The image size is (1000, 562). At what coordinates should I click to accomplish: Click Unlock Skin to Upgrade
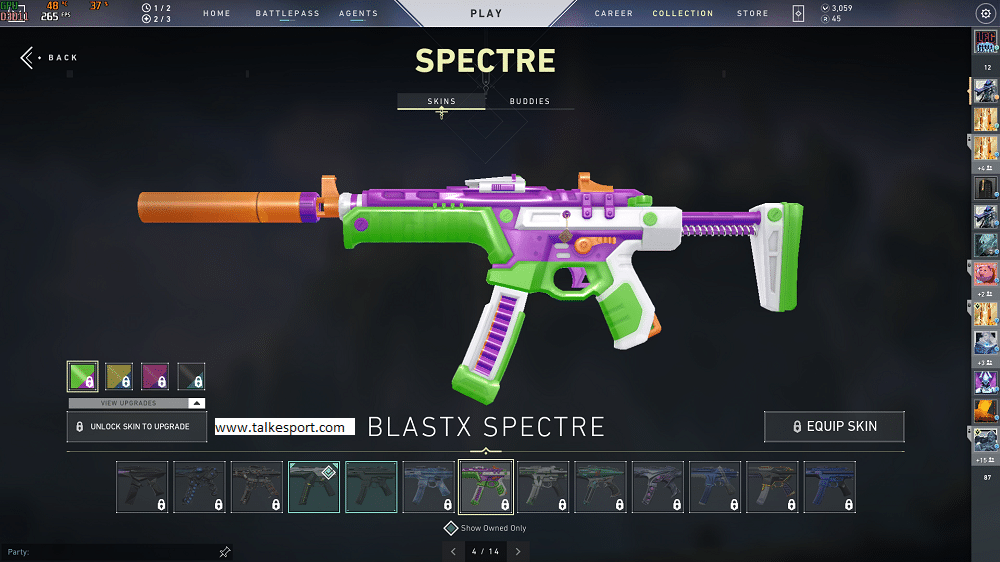(137, 426)
